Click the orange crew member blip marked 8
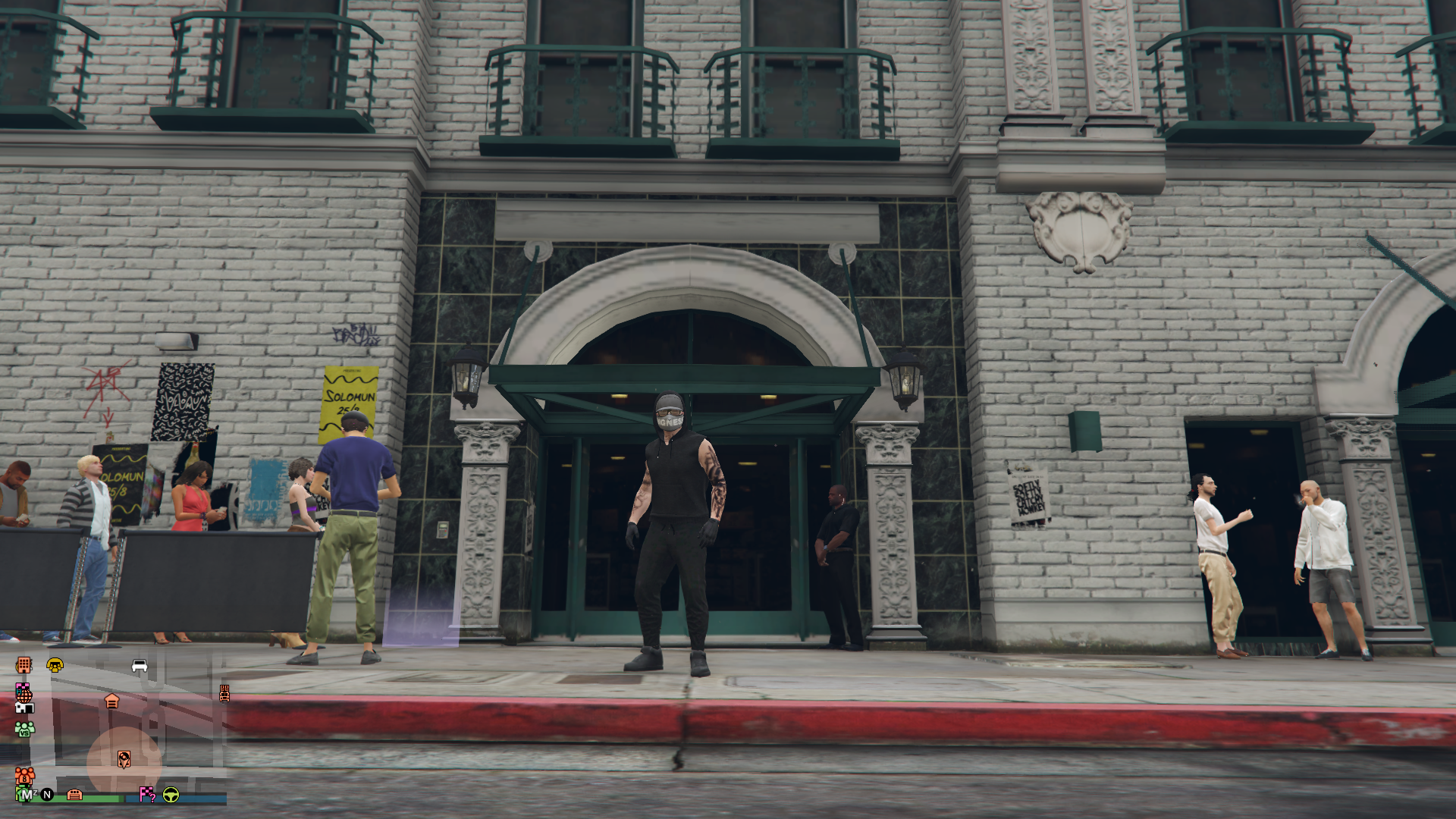1456x819 pixels. click(x=24, y=777)
